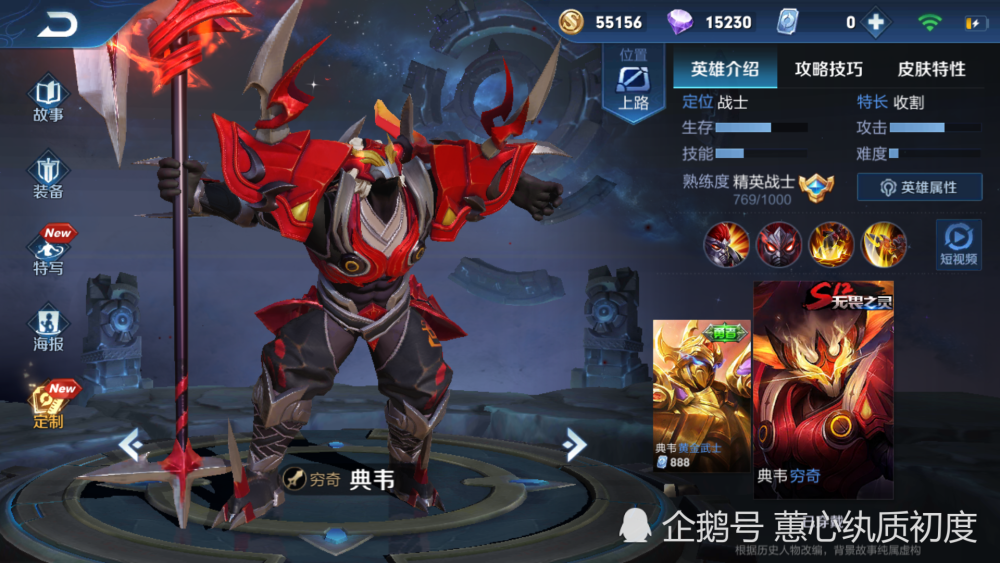The height and width of the screenshot is (563, 1000).
Task: Switch to the 英雄介绍 tab
Action: [725, 69]
